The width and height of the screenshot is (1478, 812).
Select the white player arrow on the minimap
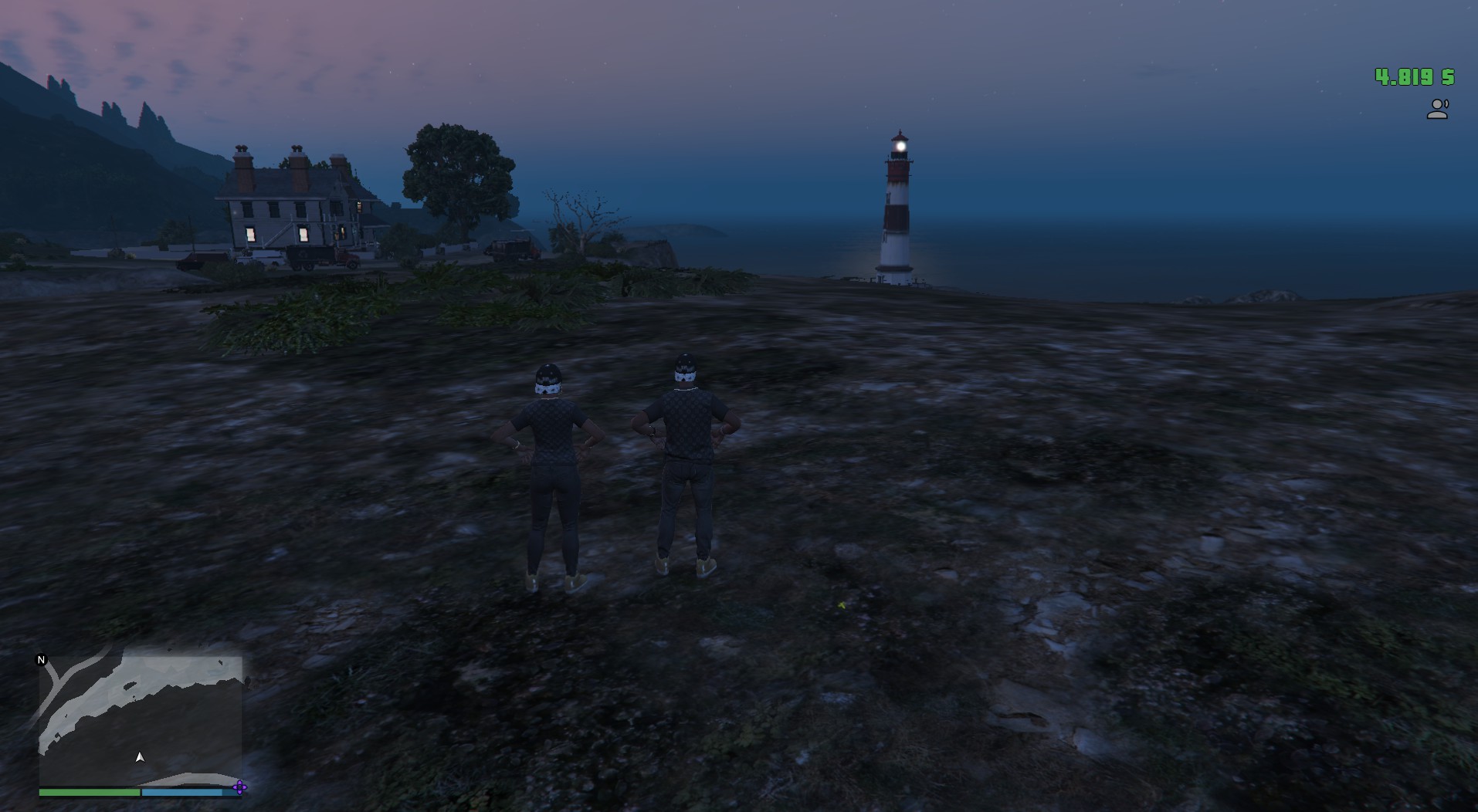tap(140, 757)
